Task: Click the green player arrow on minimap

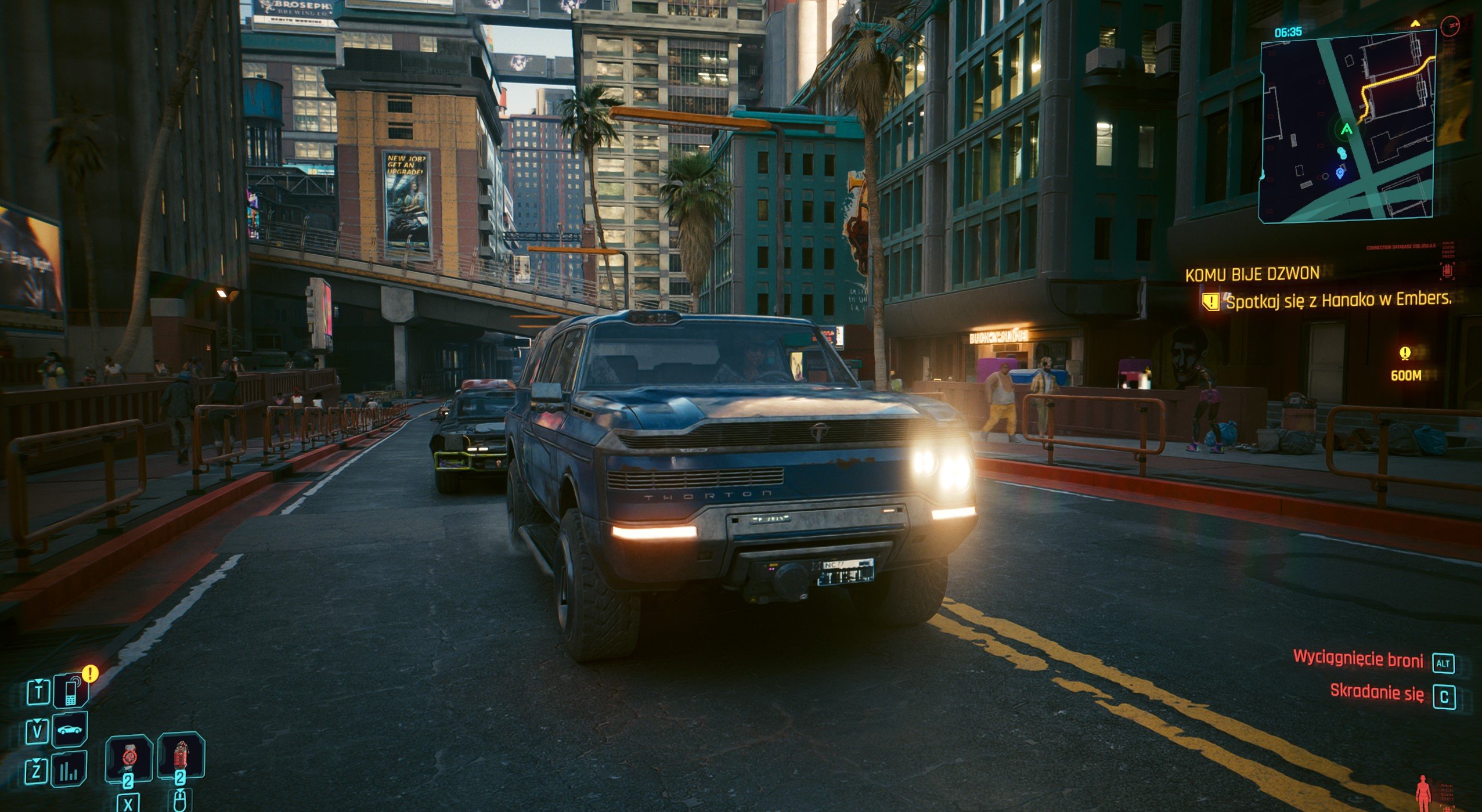Action: pyautogui.click(x=1346, y=129)
